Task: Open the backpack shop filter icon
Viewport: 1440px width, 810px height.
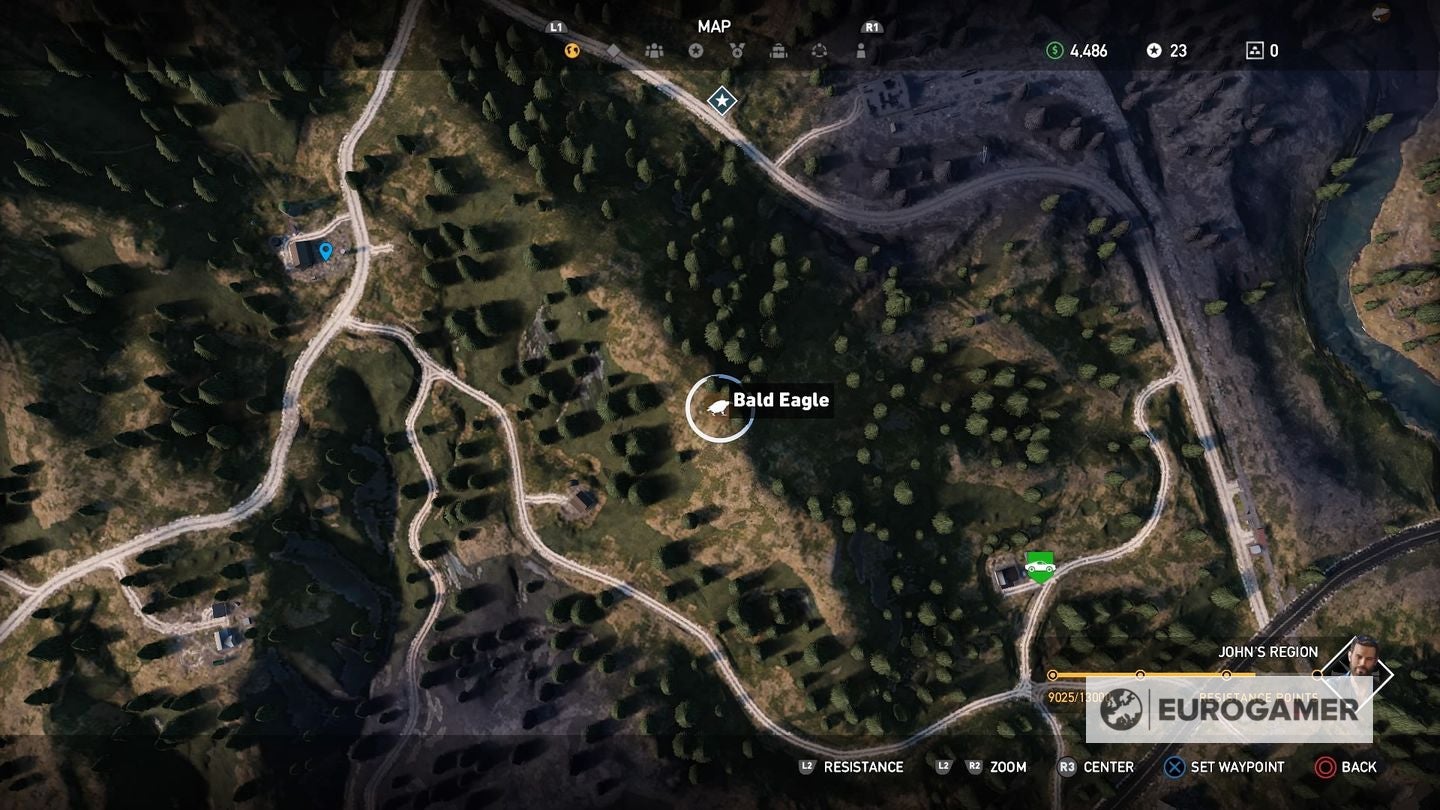Action: pyautogui.click(x=779, y=50)
